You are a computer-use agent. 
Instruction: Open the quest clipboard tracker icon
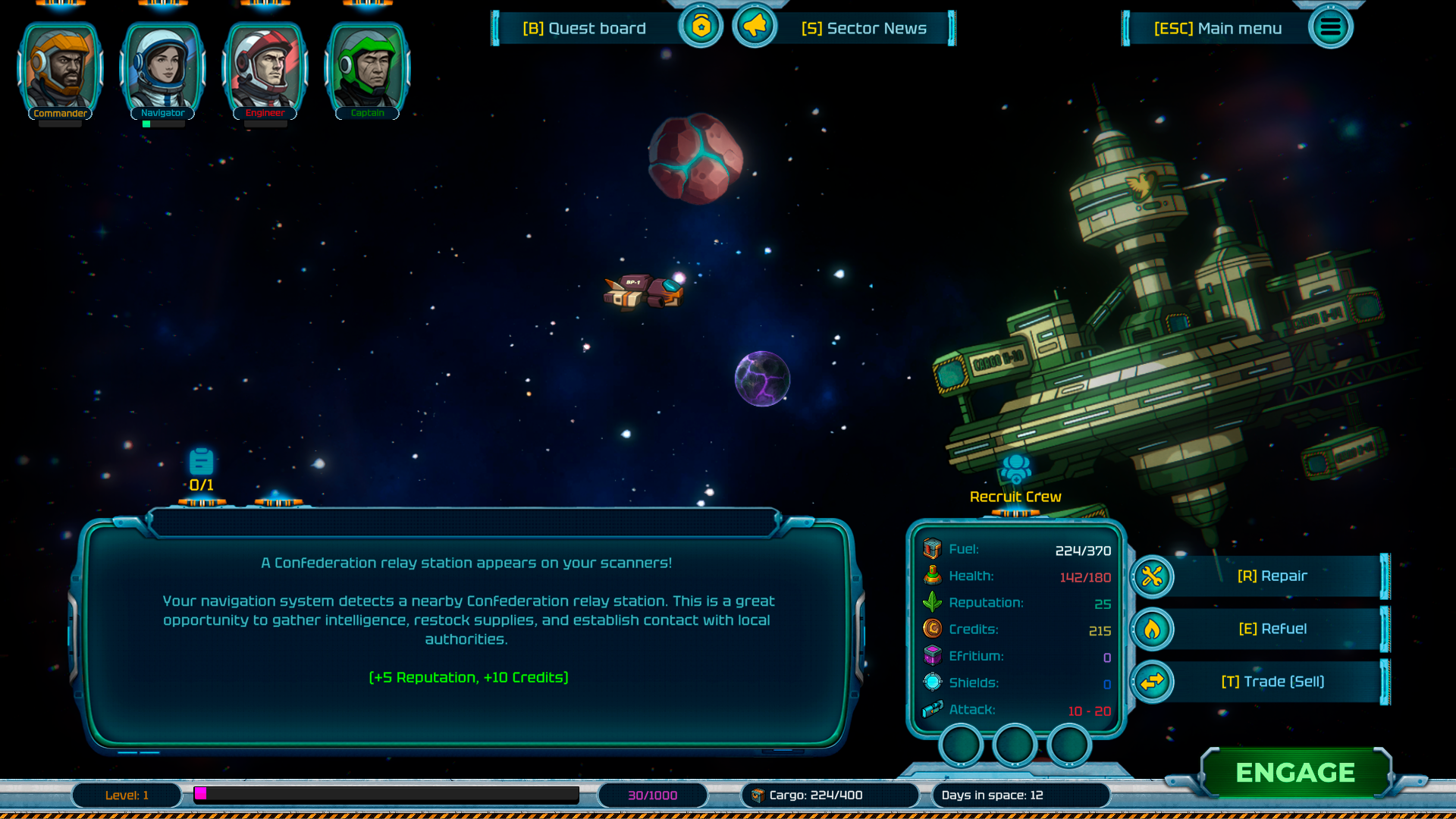tap(201, 462)
